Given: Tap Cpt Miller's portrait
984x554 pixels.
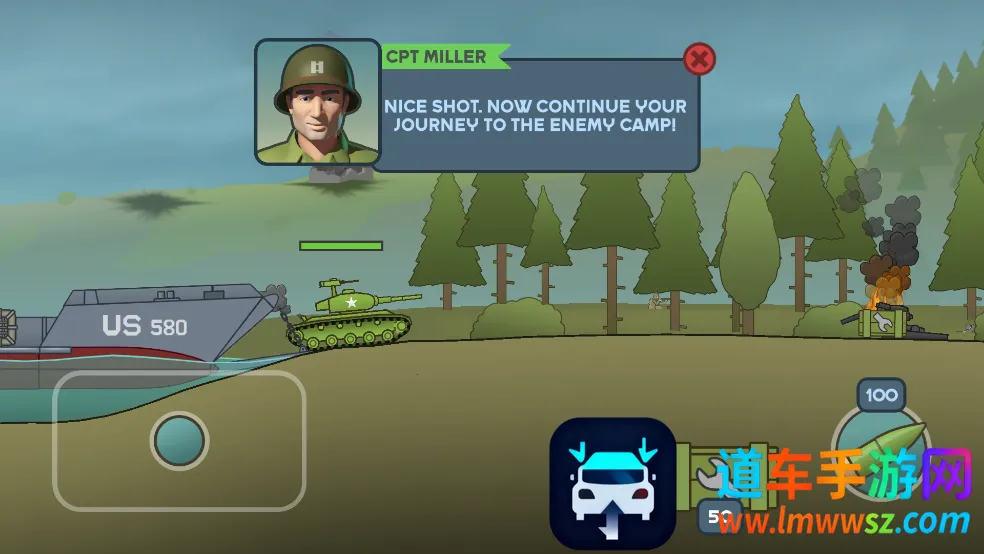Looking at the screenshot, I should tap(318, 102).
